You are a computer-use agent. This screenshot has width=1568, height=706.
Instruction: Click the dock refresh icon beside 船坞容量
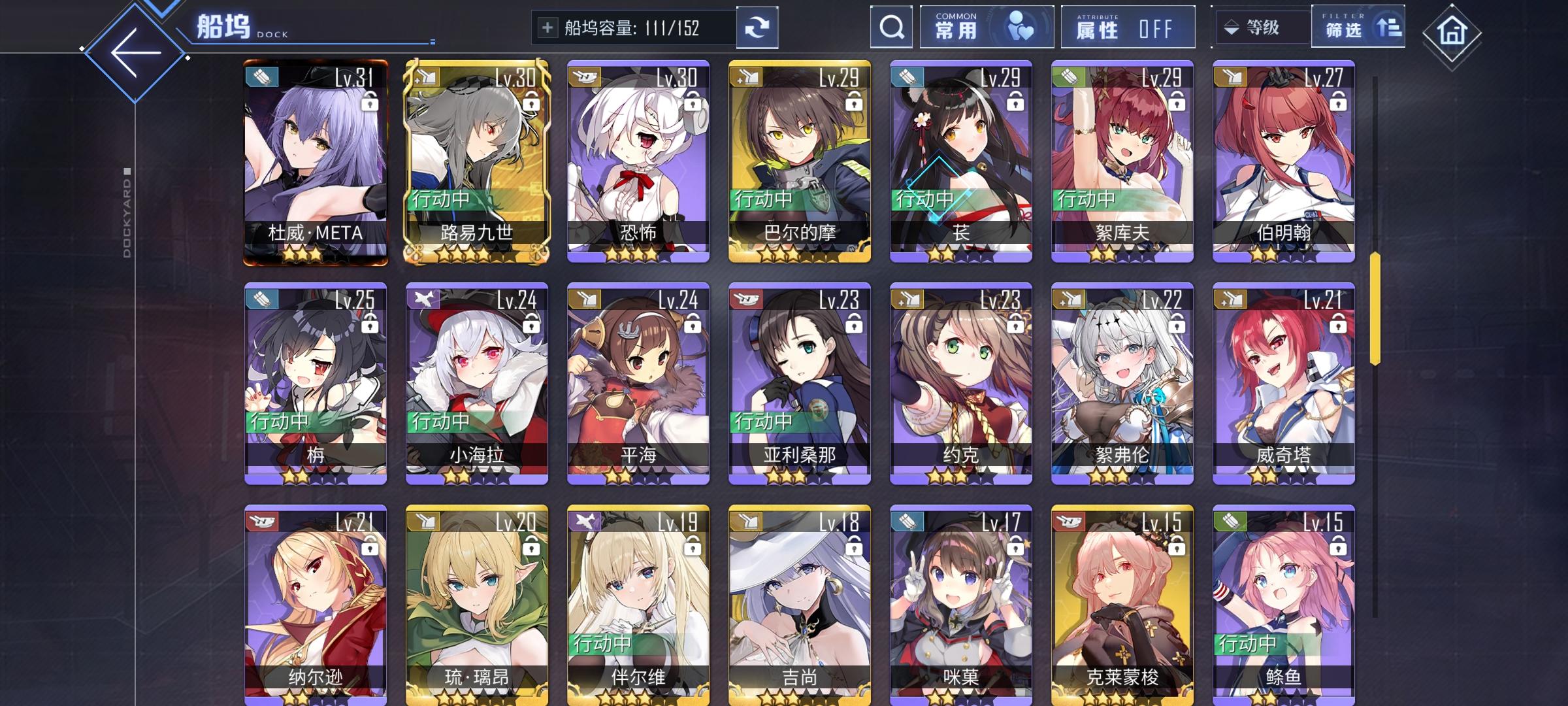[x=758, y=27]
